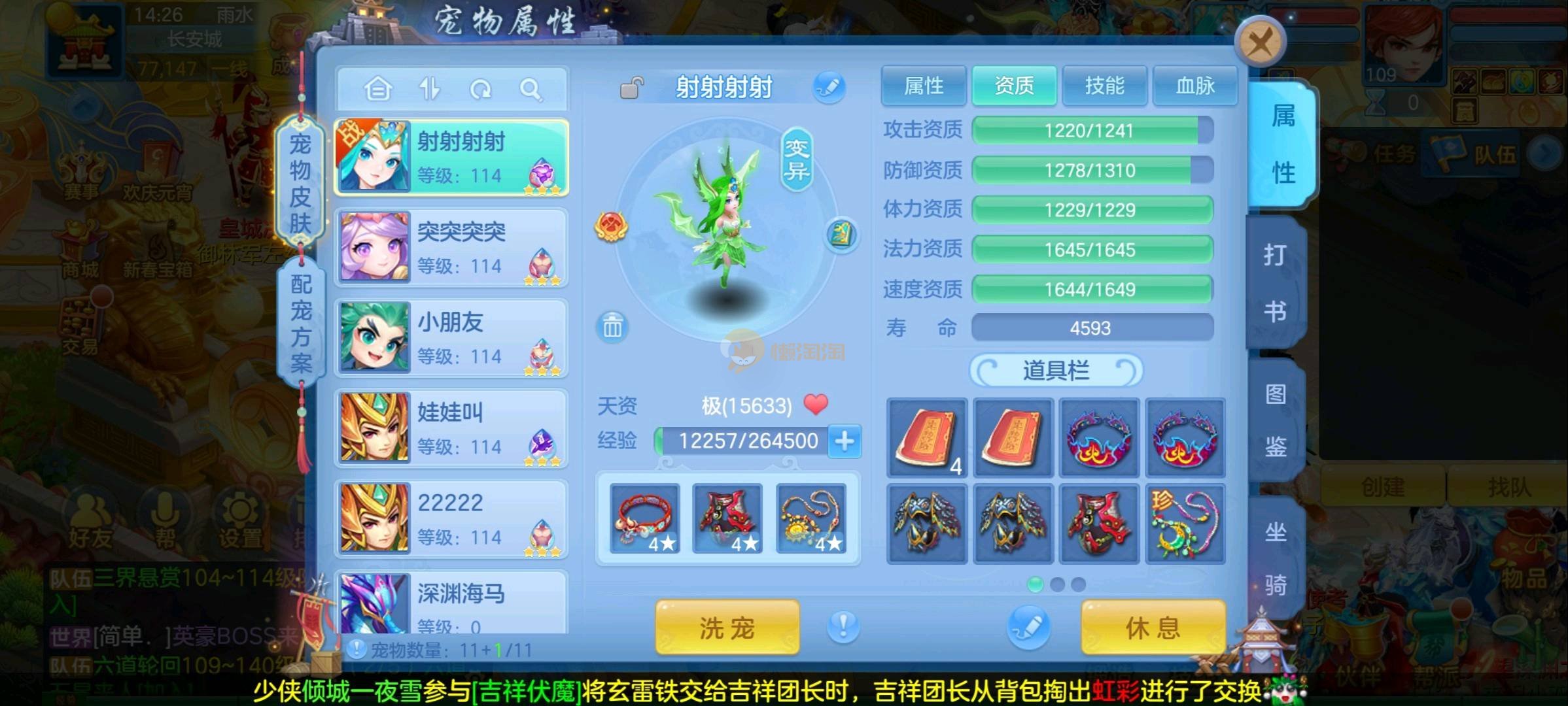Image resolution: width=1568 pixels, height=706 pixels.
Task: Click the 洗宠 button
Action: coord(727,628)
